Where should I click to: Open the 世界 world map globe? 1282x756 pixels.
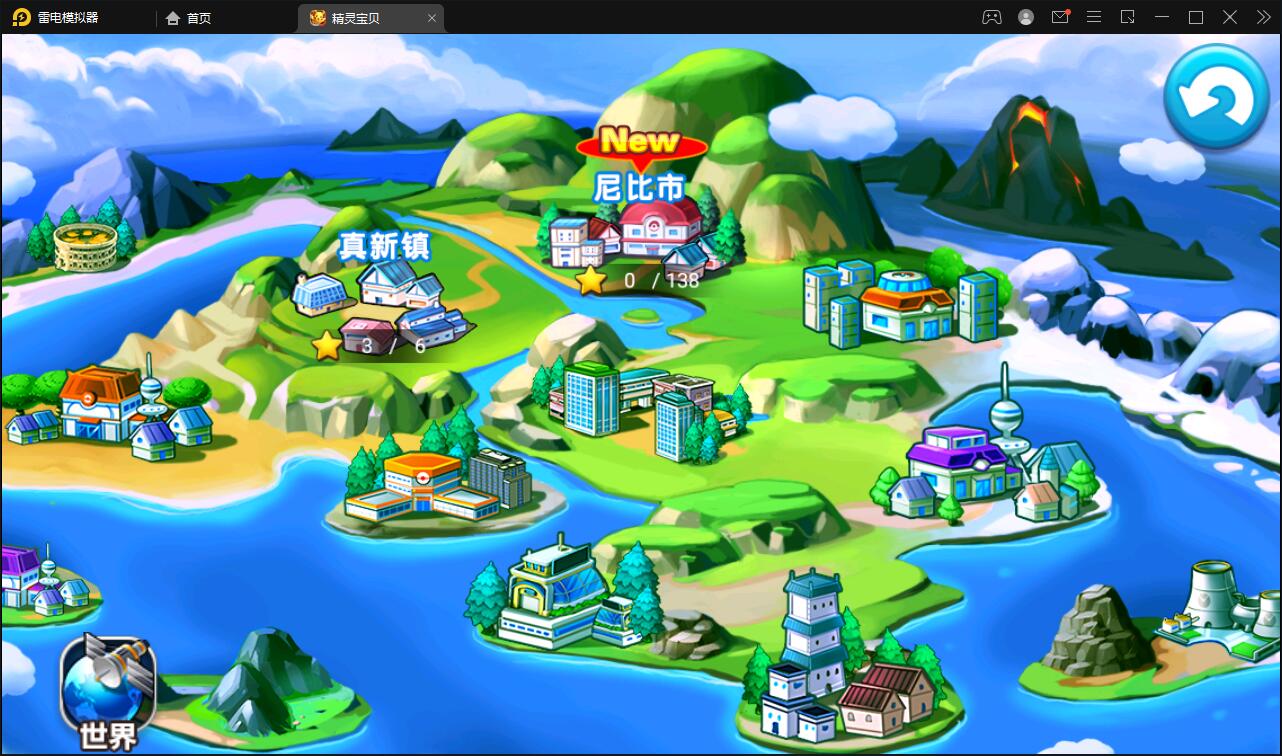pyautogui.click(x=108, y=689)
